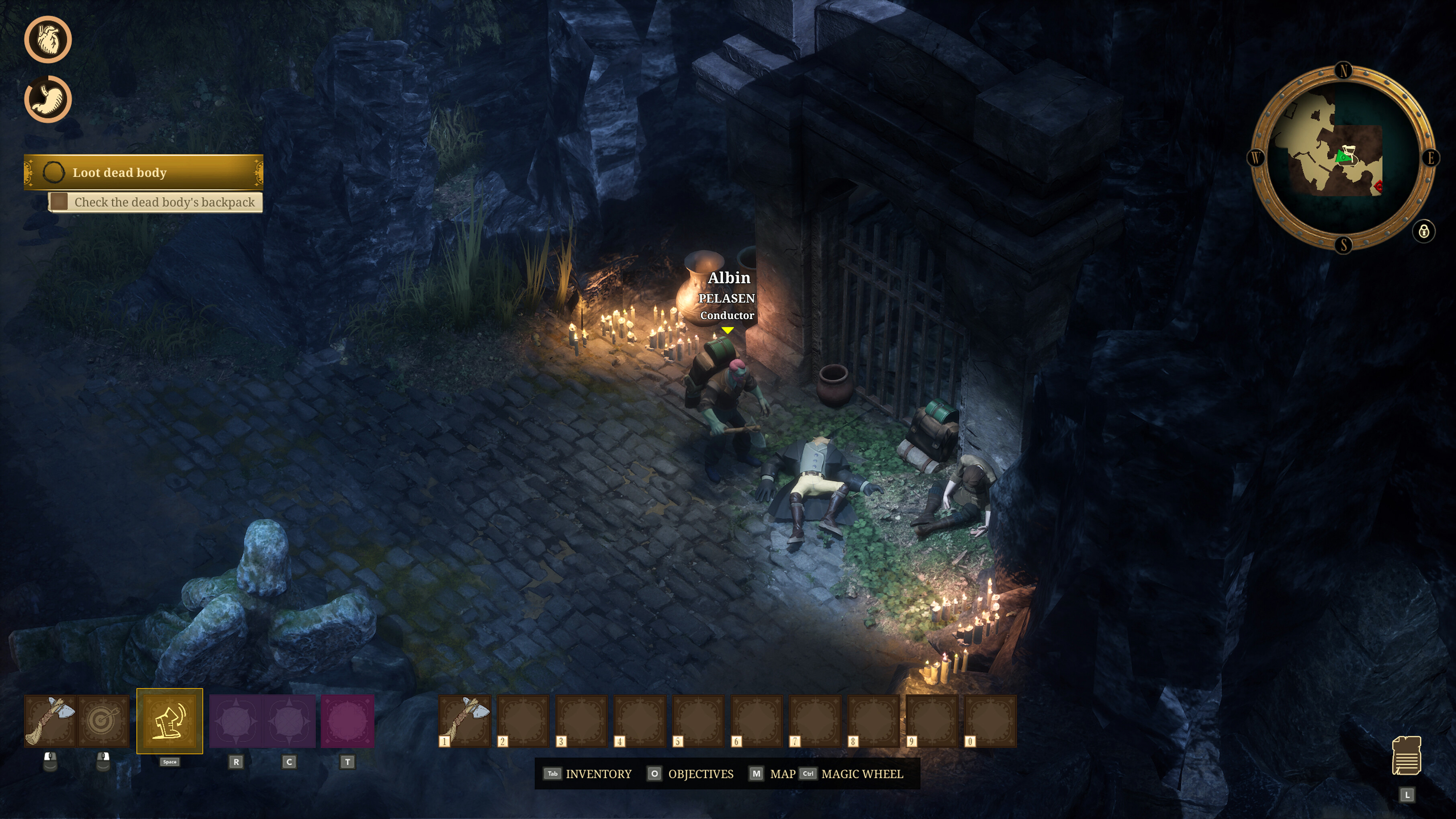1456x819 pixels.
Task: Activate the highlighted dodge boot skill icon
Action: point(170,721)
